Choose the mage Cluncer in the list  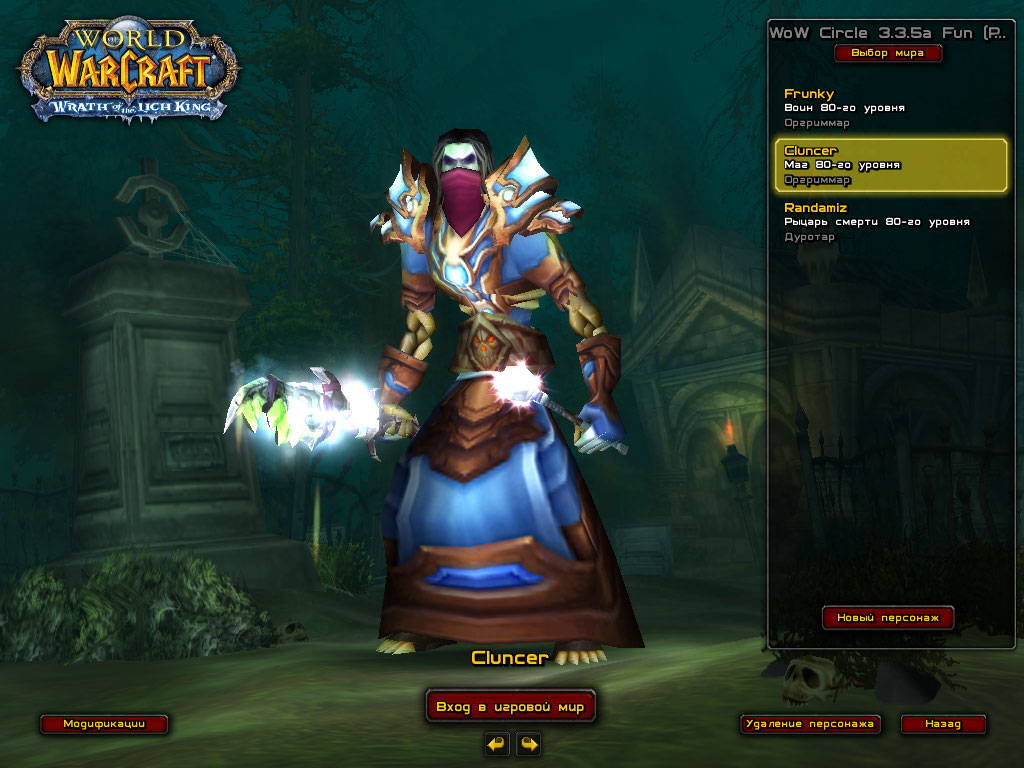pos(890,165)
